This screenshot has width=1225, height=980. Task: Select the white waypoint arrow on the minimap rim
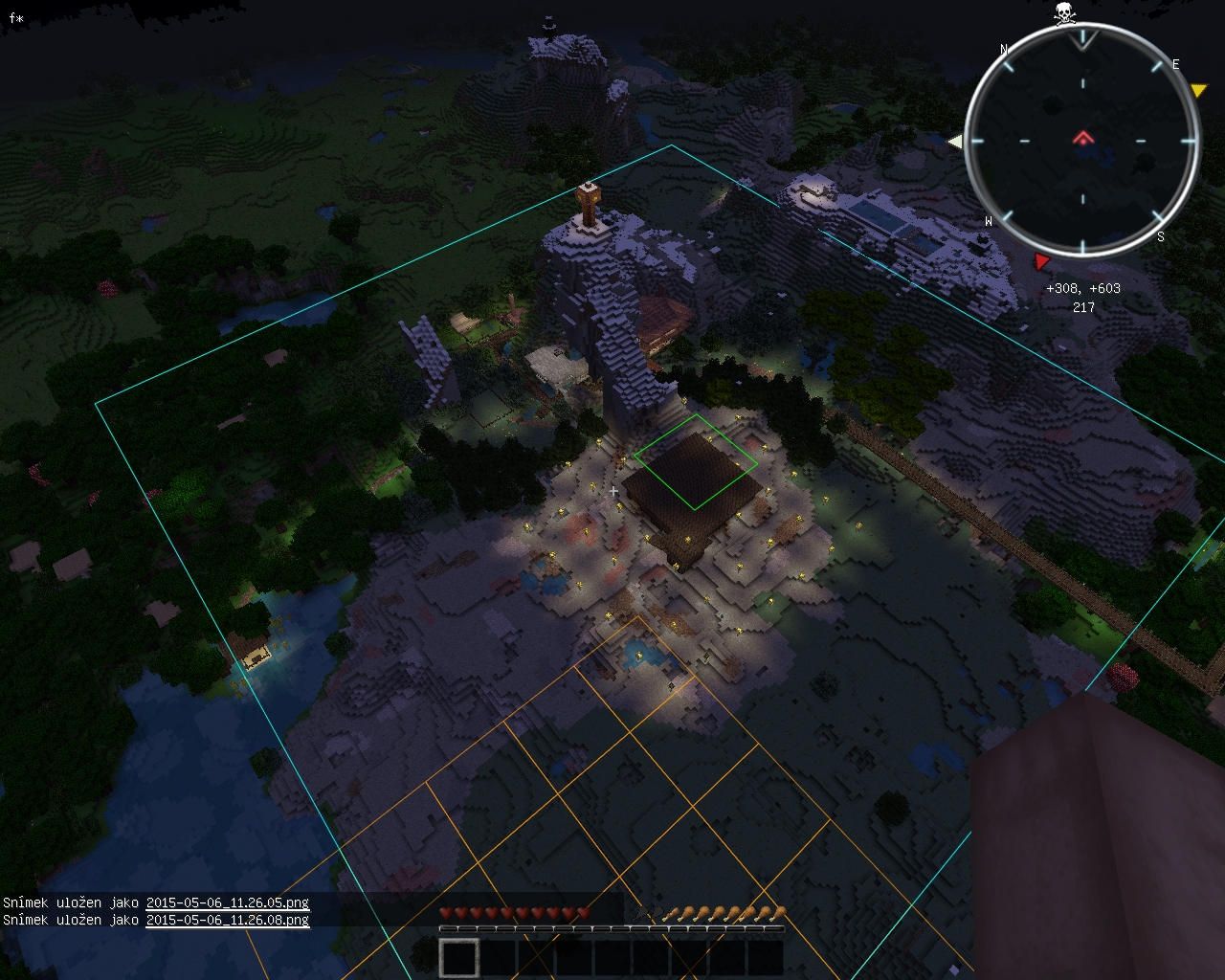954,142
